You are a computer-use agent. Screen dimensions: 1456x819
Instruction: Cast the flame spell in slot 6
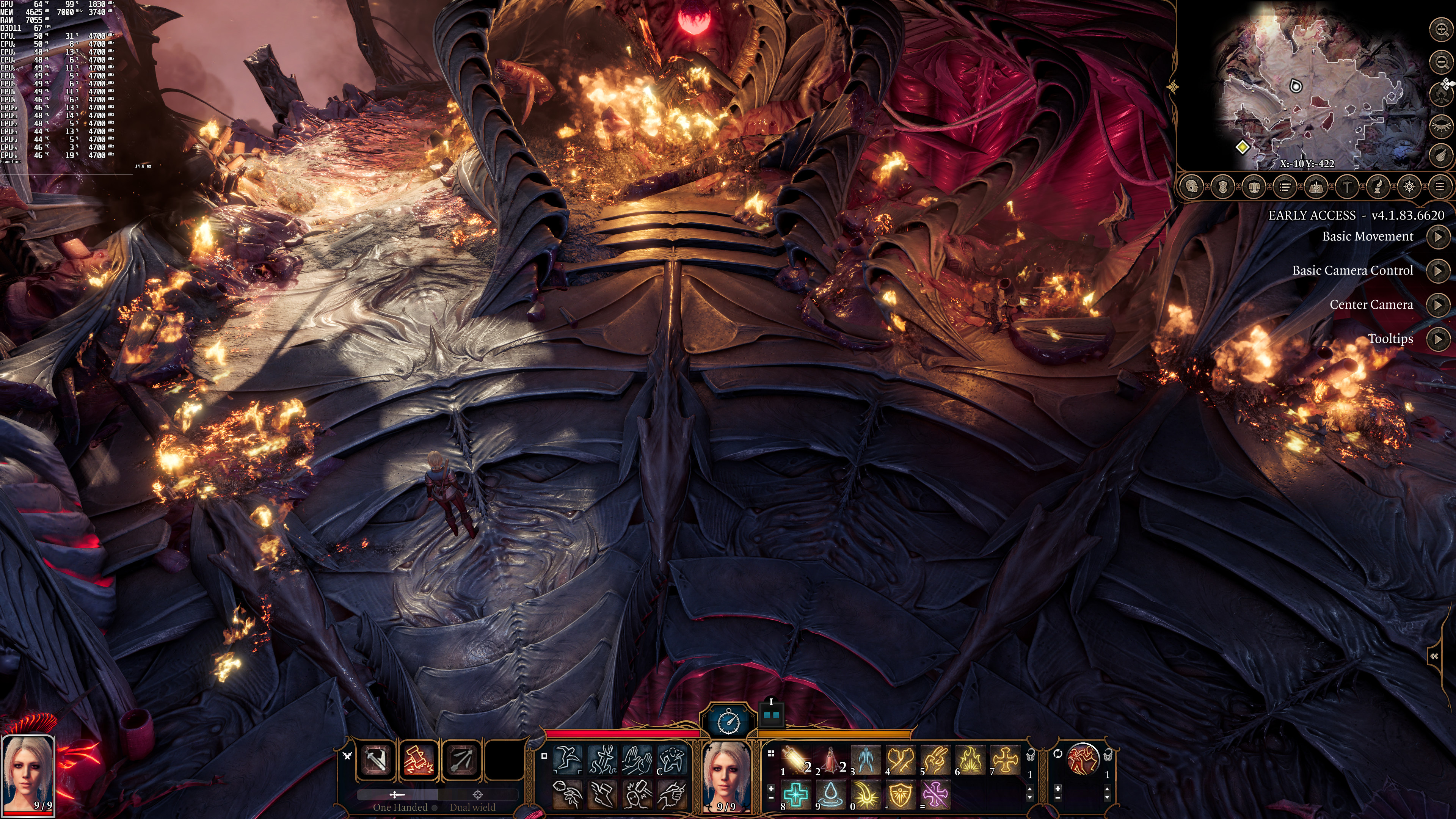[970, 759]
